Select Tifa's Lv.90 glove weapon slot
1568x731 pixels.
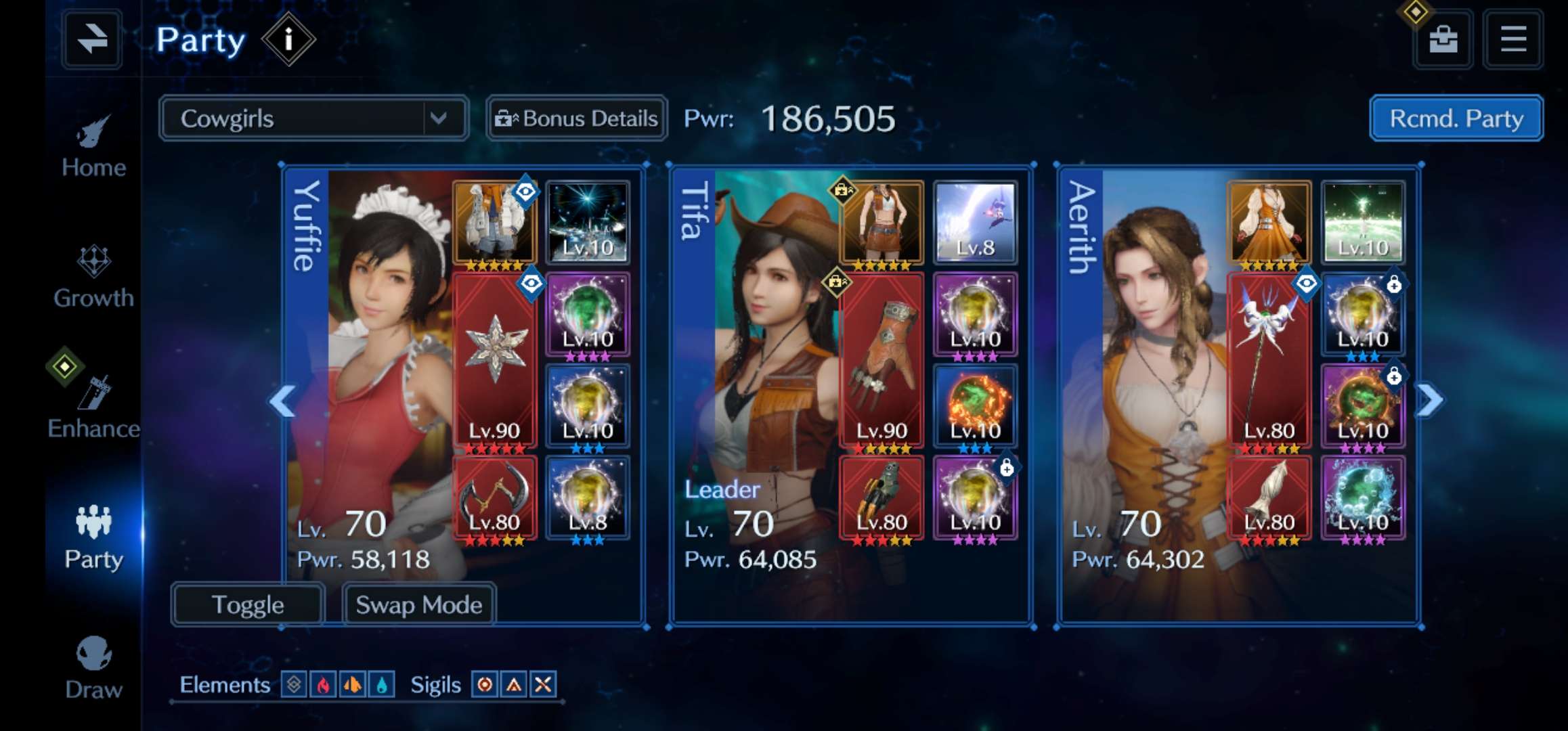tap(881, 360)
